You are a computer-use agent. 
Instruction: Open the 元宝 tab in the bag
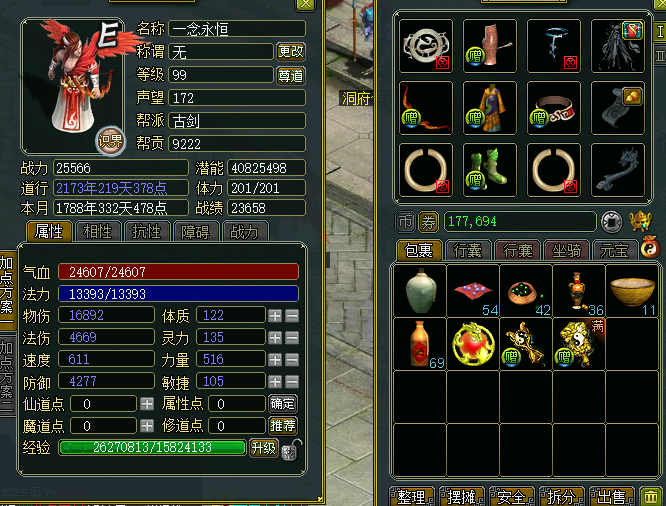pos(615,249)
